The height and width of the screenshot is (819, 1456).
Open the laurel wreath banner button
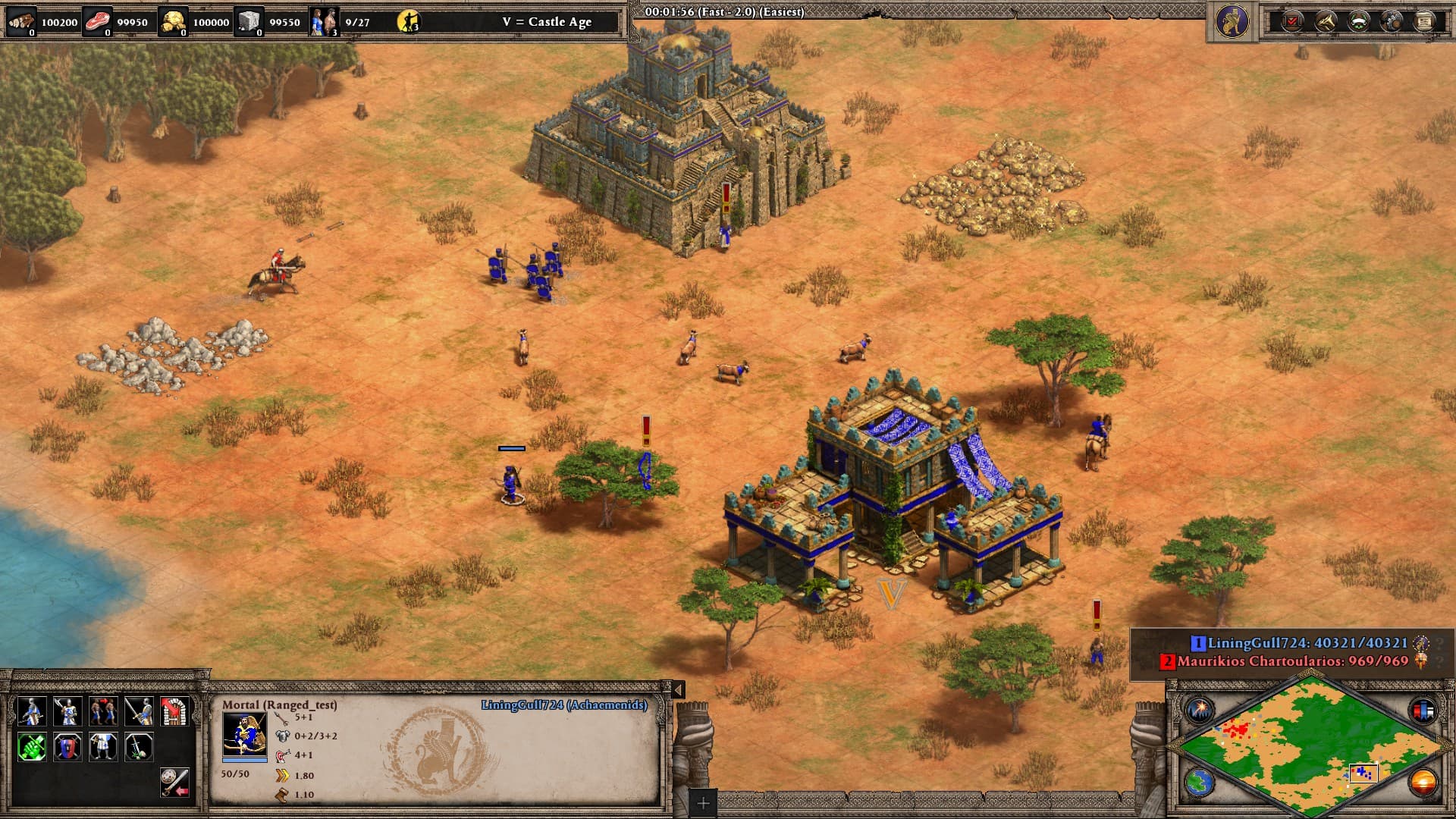tap(1358, 21)
